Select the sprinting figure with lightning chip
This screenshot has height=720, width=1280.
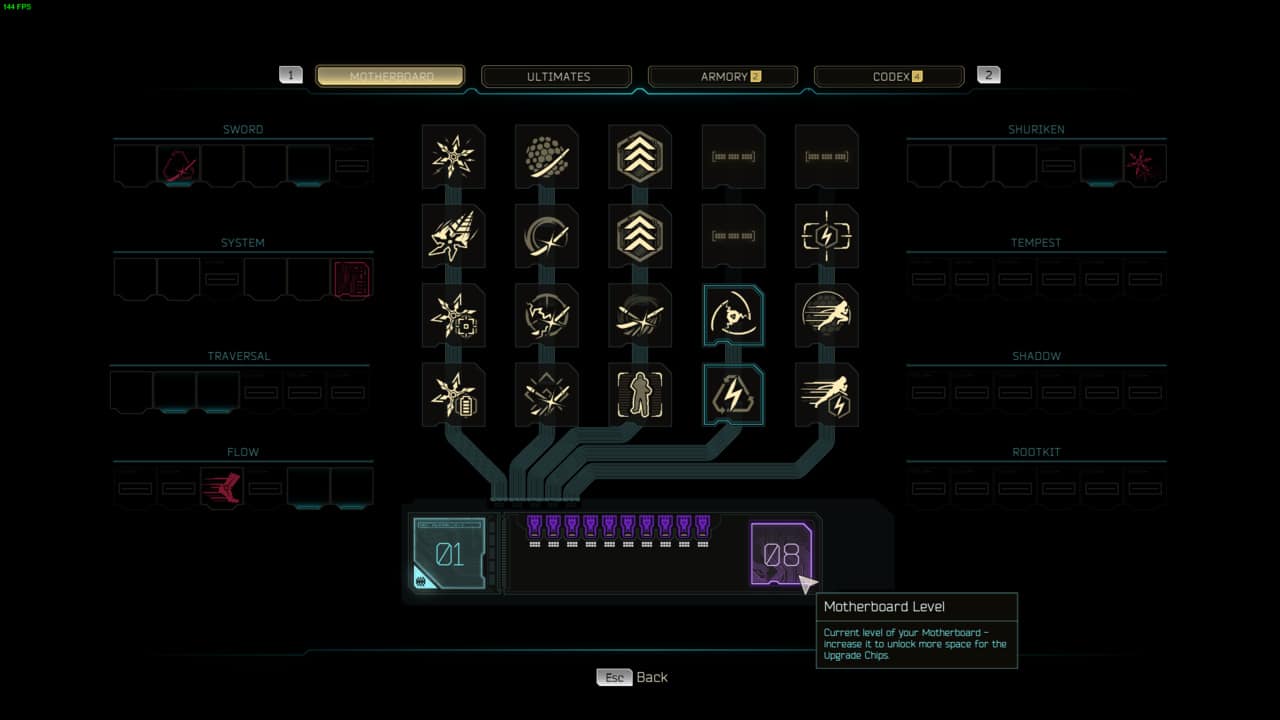(x=827, y=395)
